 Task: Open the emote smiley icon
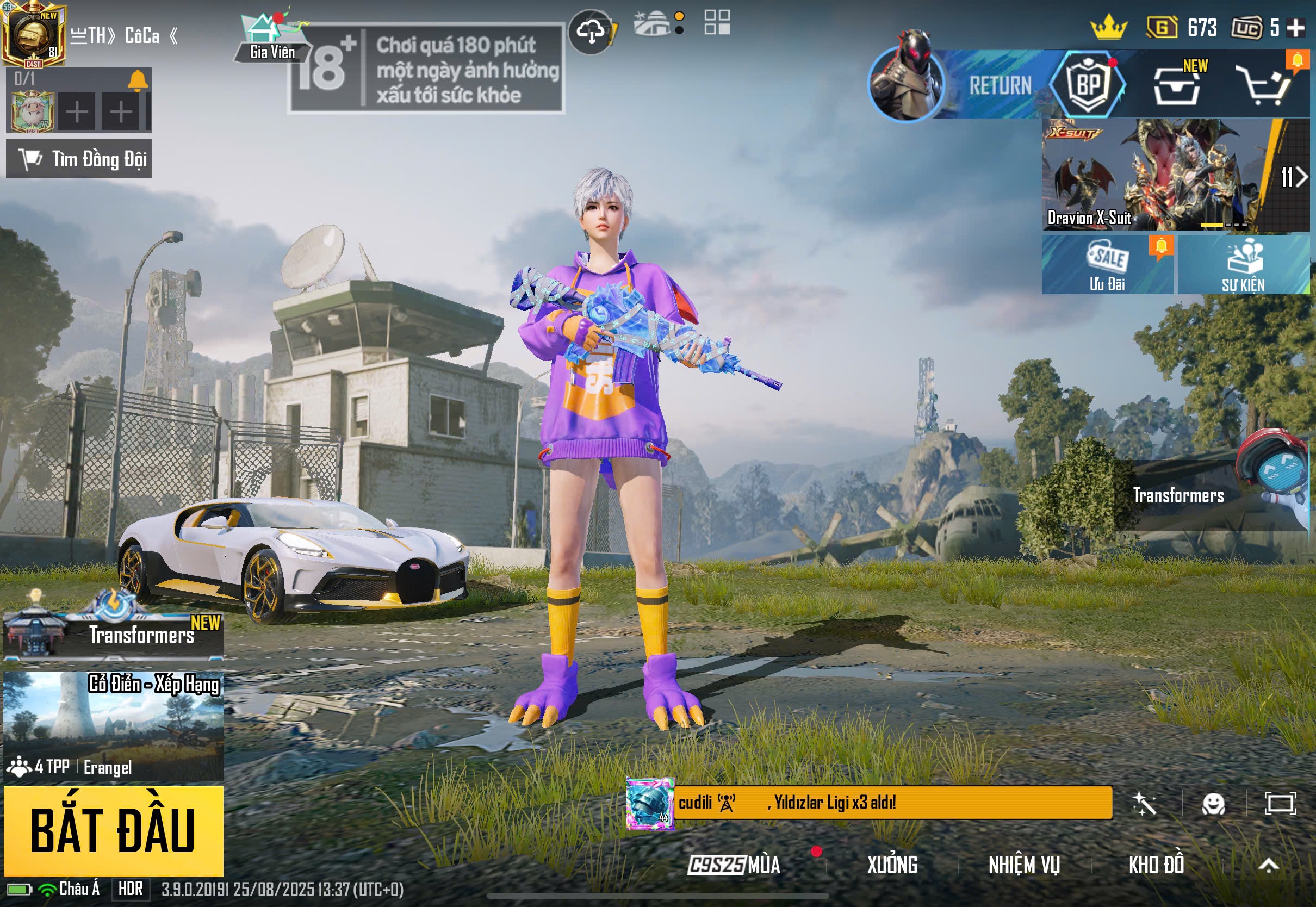click(1213, 804)
